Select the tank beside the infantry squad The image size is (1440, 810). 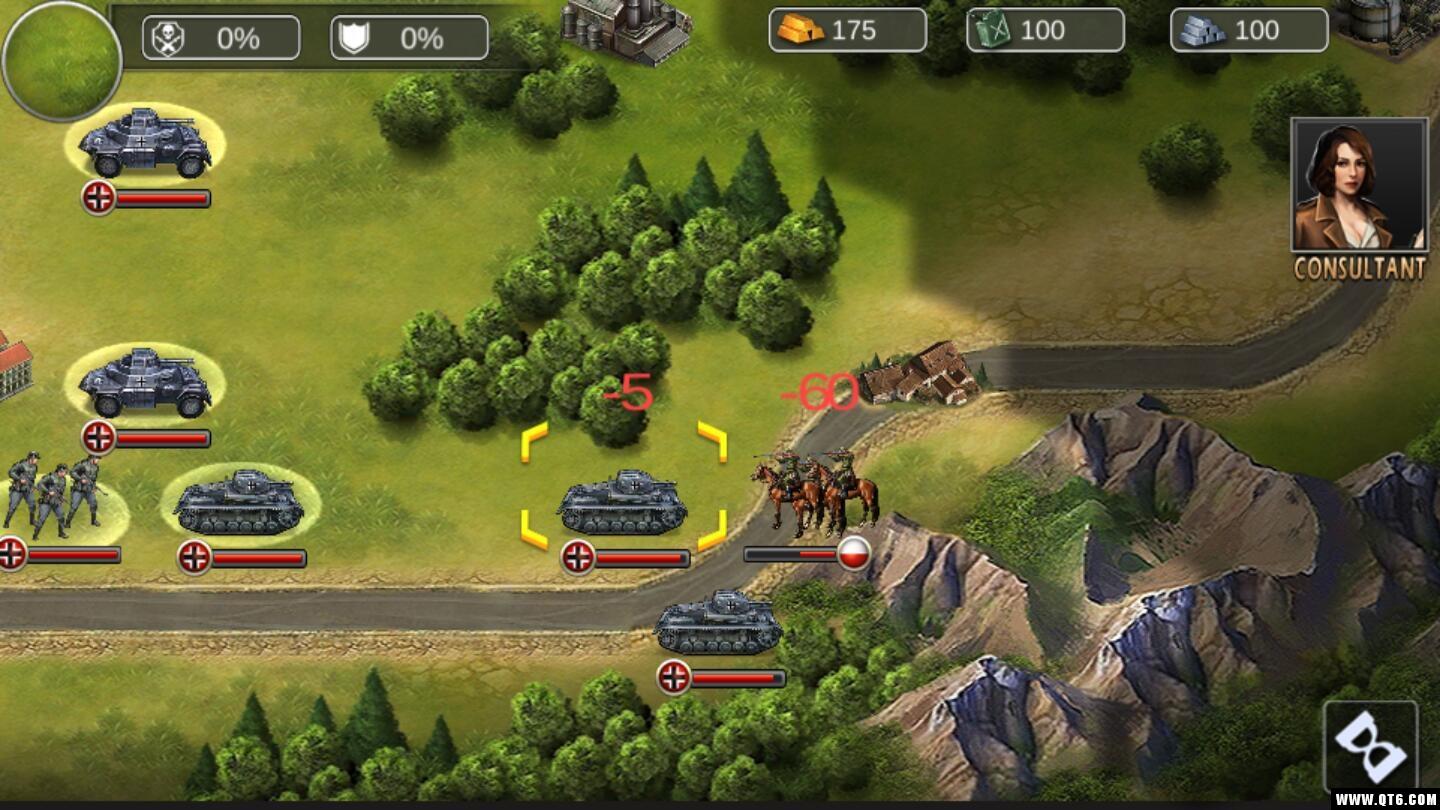tap(240, 502)
